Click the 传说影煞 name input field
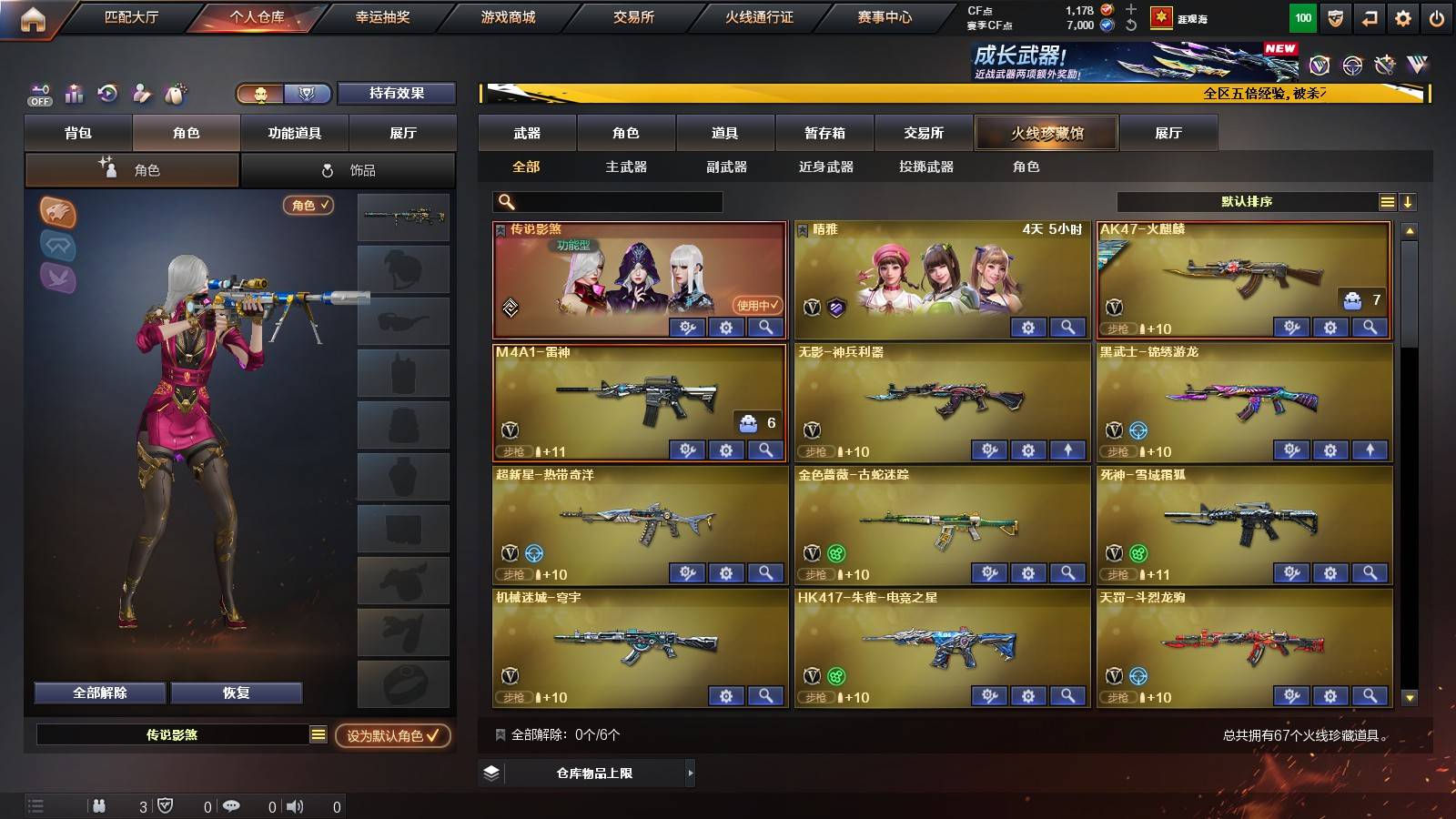This screenshot has width=1456, height=819. tap(173, 733)
